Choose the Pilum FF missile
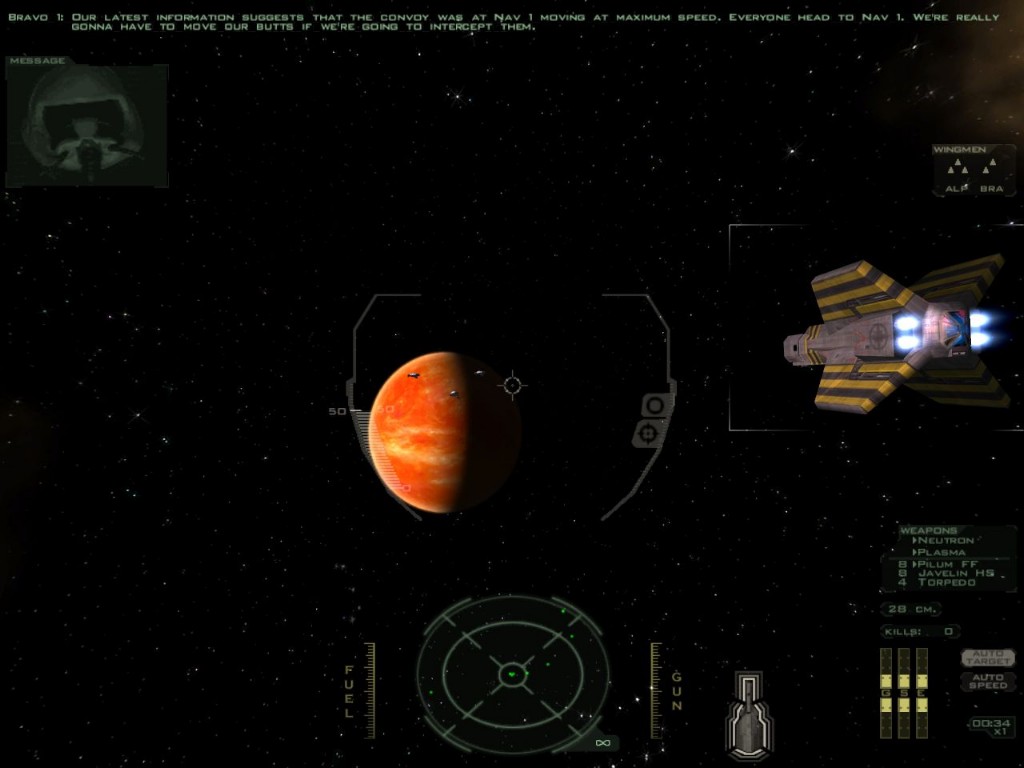Screen dimensions: 1024x768 tap(945, 564)
